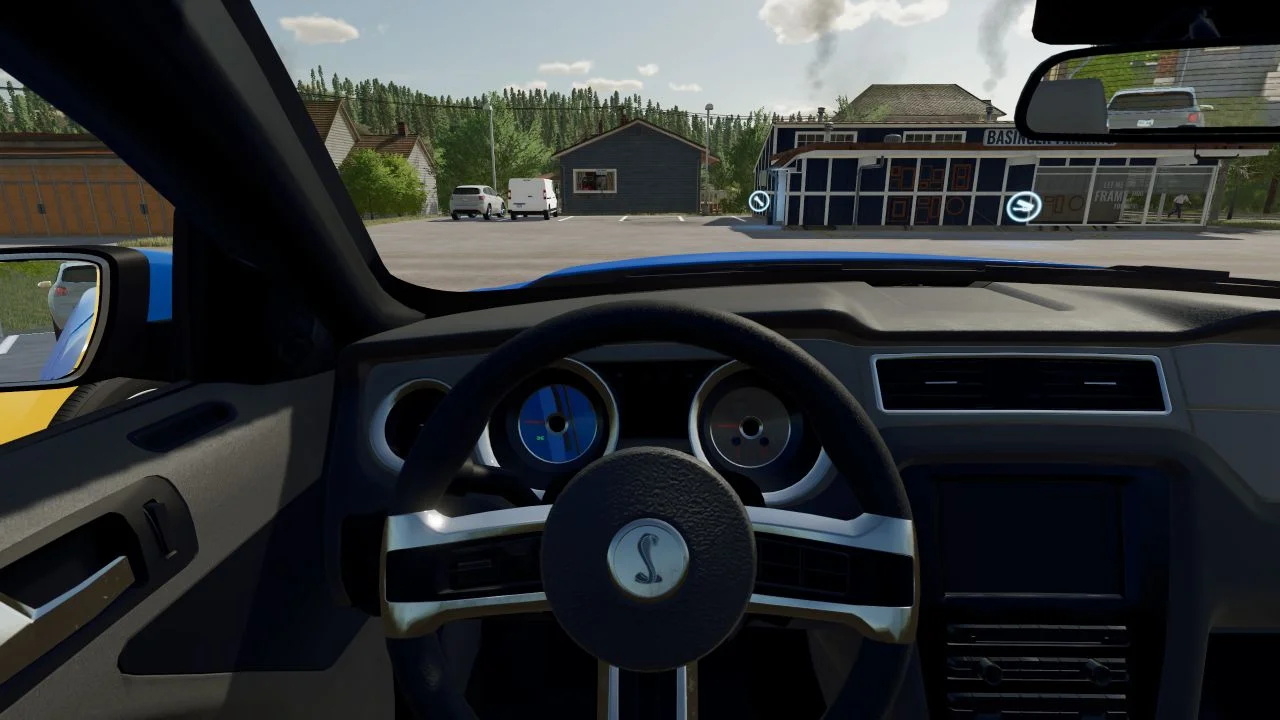Select the wrench workshop marker icon
Image resolution: width=1280 pixels, height=720 pixels.
pos(759,202)
